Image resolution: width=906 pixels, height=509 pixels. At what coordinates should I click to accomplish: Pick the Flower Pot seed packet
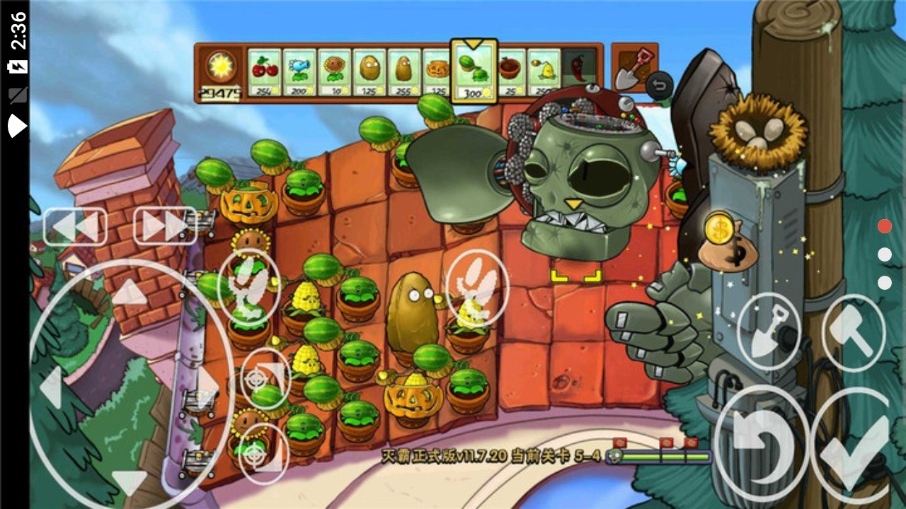tap(511, 73)
